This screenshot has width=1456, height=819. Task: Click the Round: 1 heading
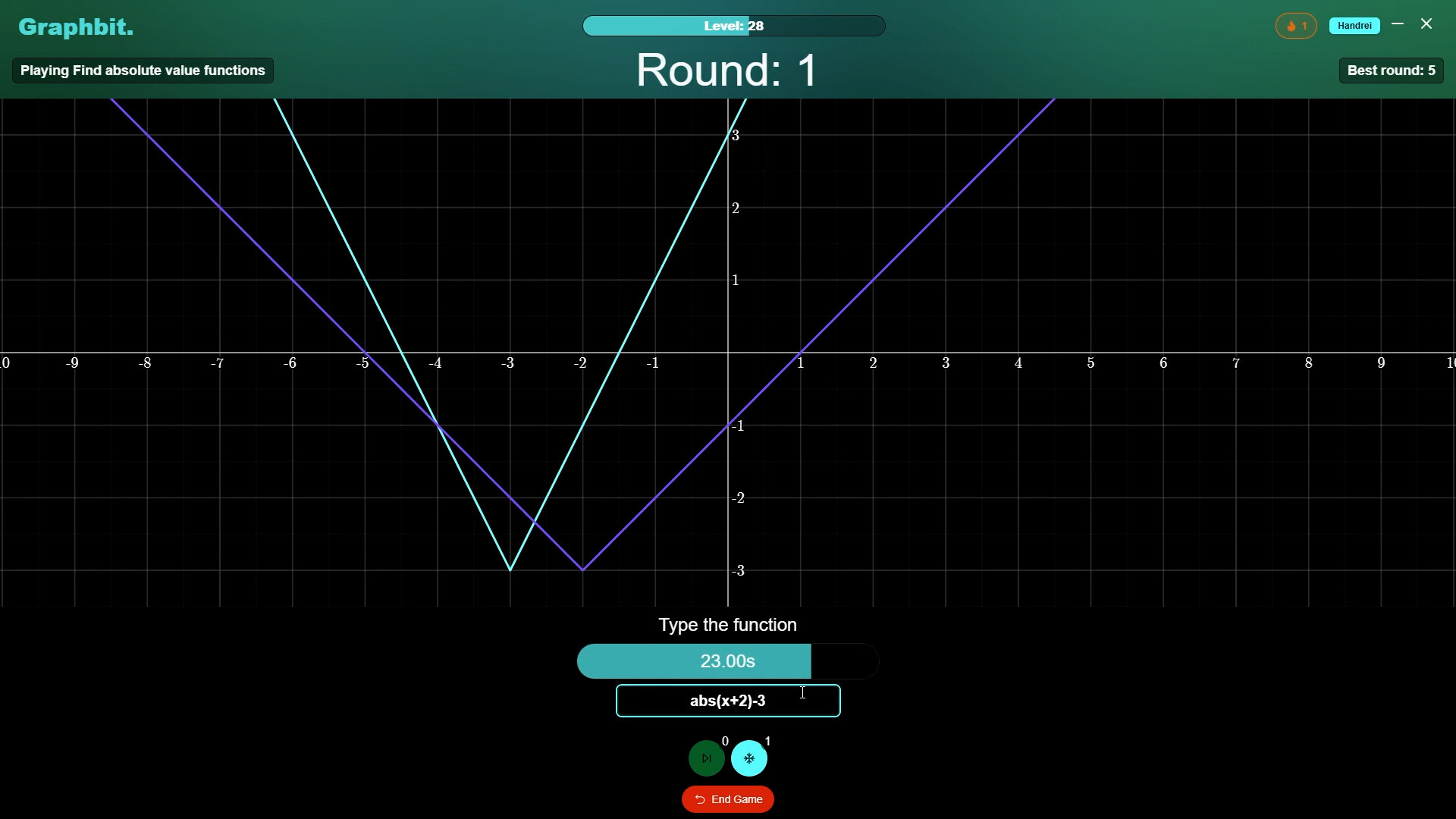click(726, 70)
